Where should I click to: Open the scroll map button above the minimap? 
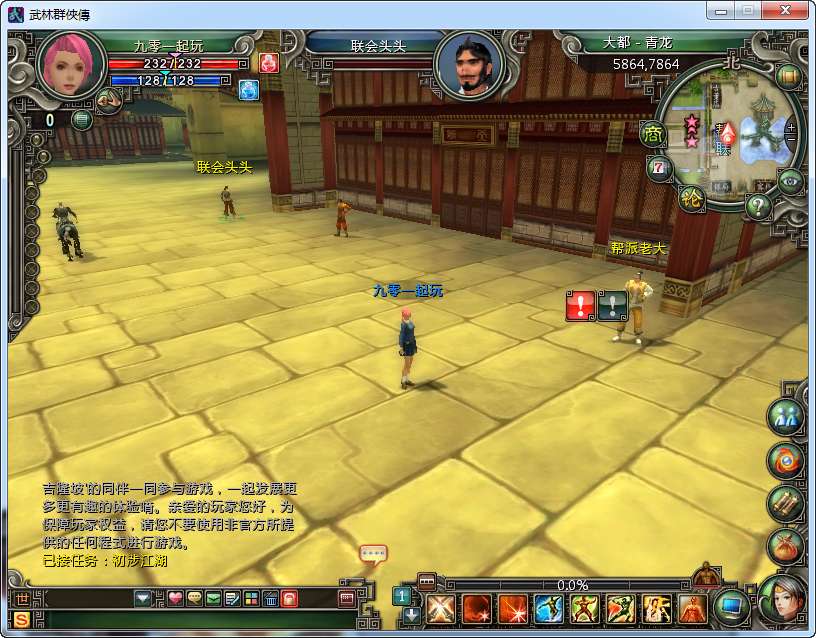point(788,75)
